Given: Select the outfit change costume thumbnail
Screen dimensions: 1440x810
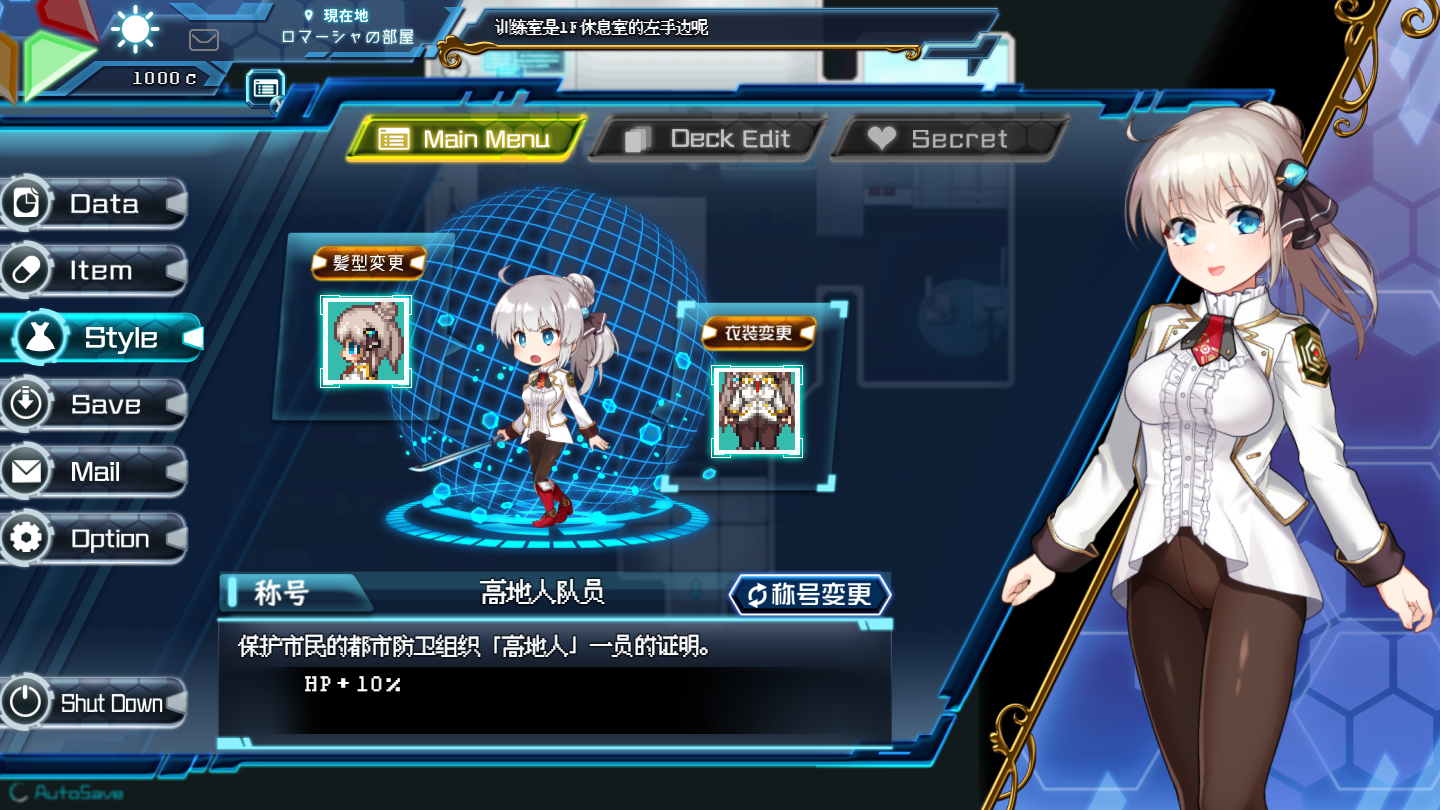Looking at the screenshot, I should (757, 411).
